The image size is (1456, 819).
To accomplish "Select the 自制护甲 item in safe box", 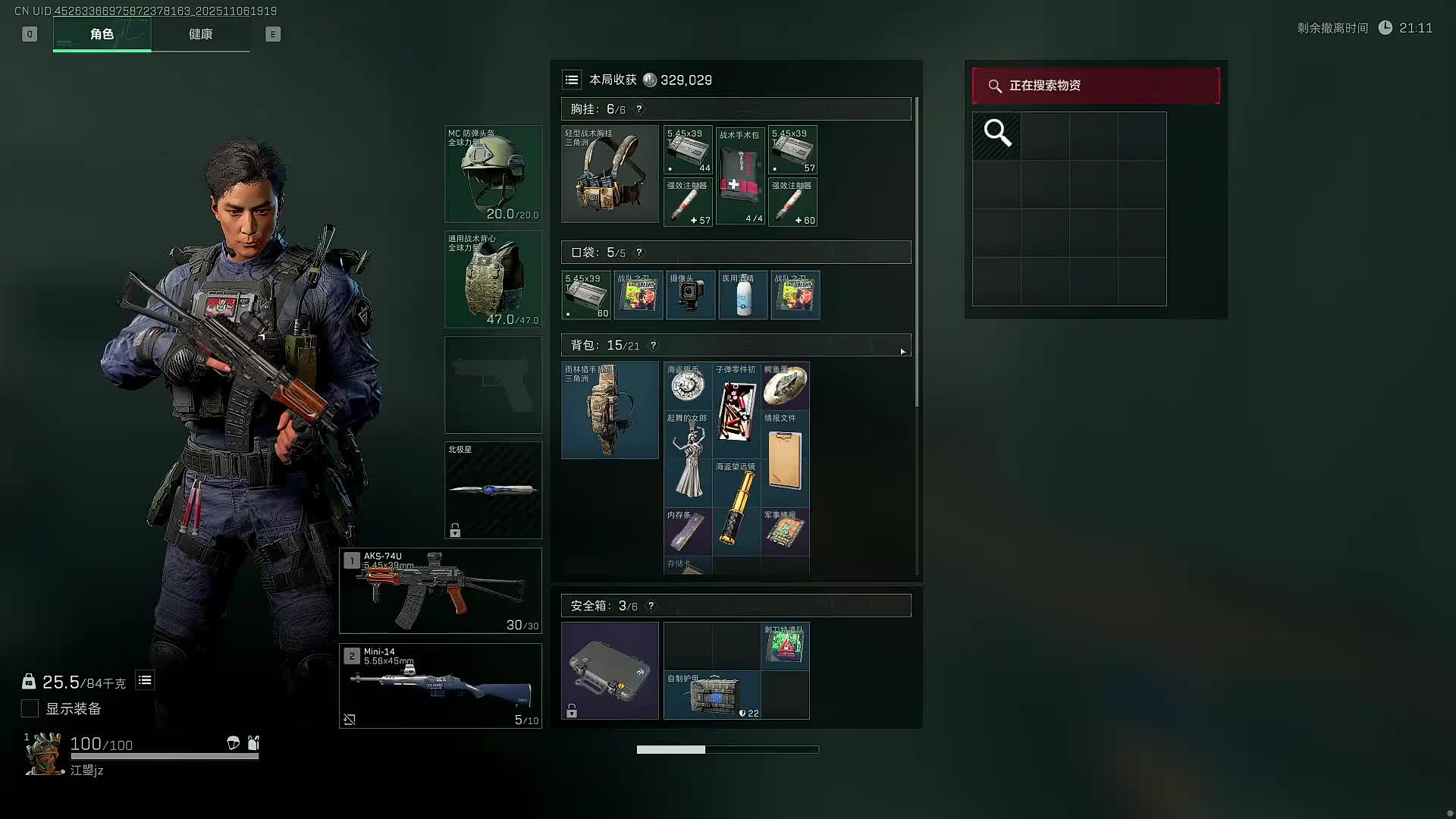I will pos(712,695).
